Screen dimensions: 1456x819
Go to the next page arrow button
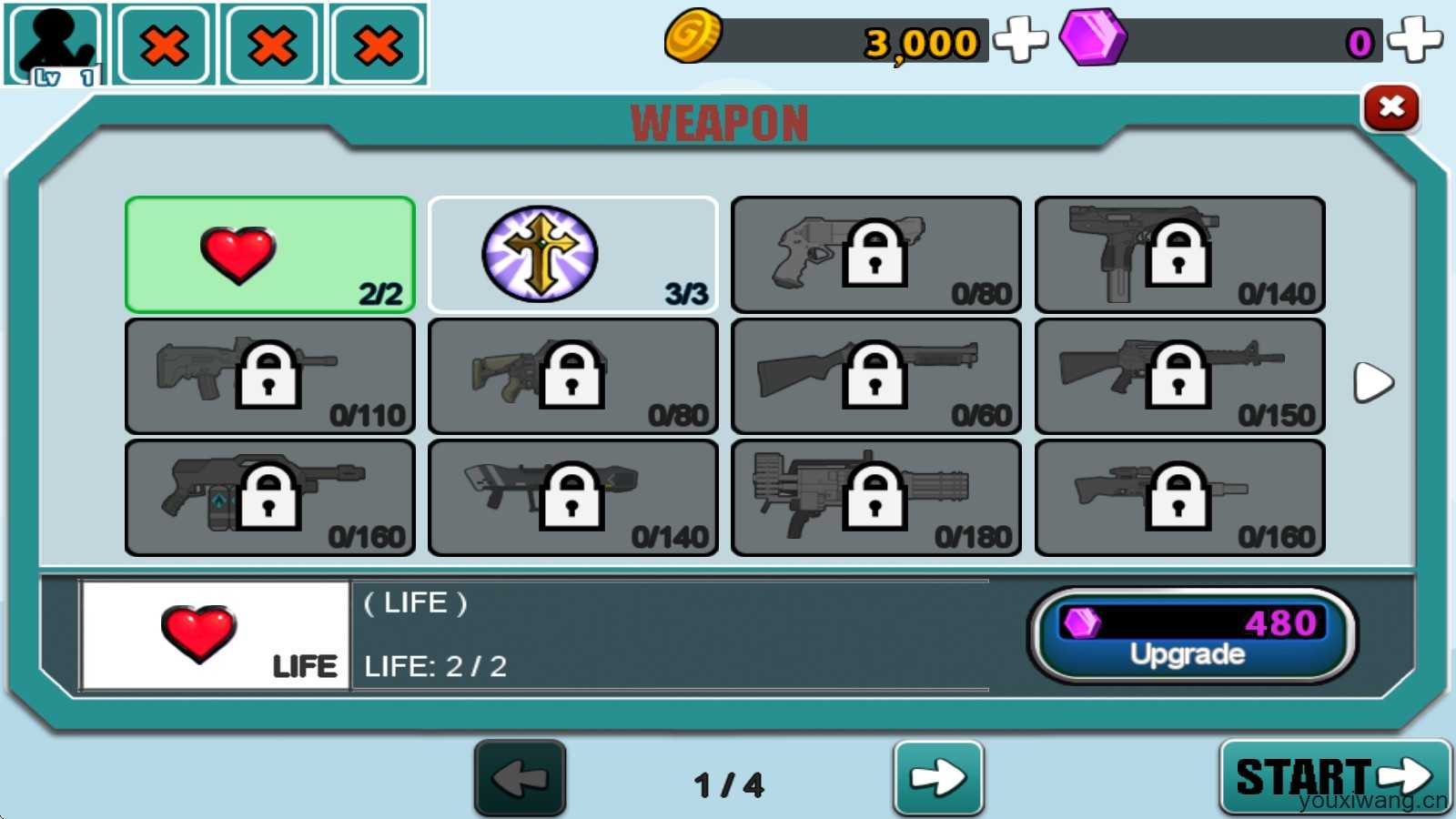pos(938,778)
